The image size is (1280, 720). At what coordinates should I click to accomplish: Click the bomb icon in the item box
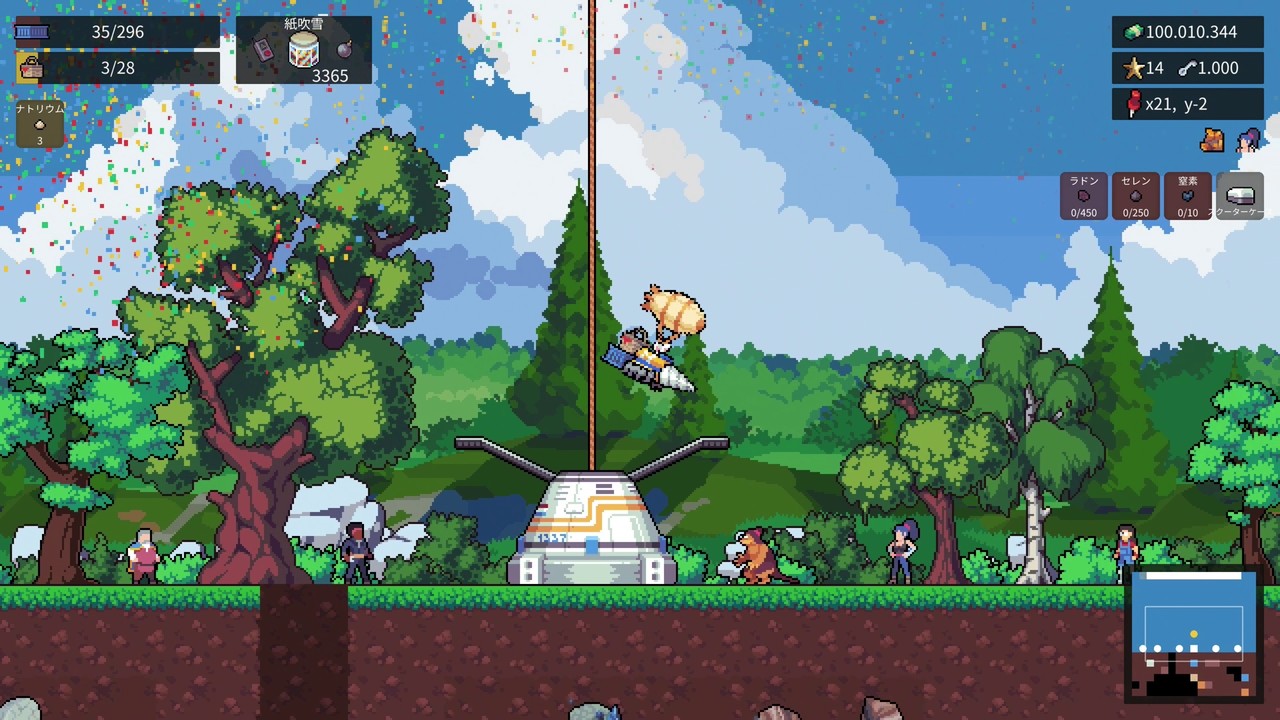coord(343,49)
